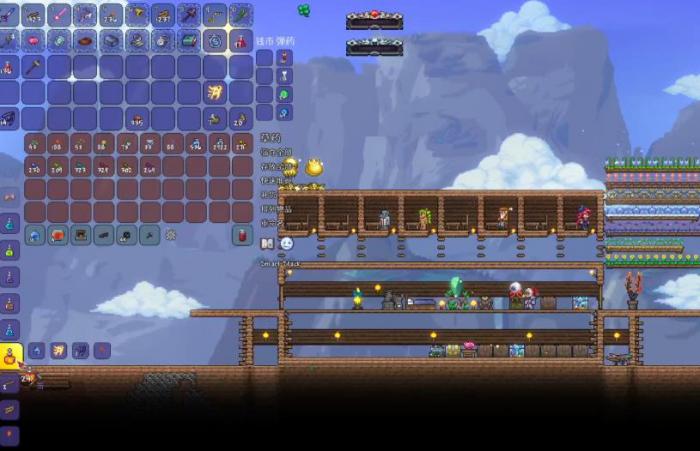
Task: Select the red mushroom-like chest item
Action: tap(59, 235)
